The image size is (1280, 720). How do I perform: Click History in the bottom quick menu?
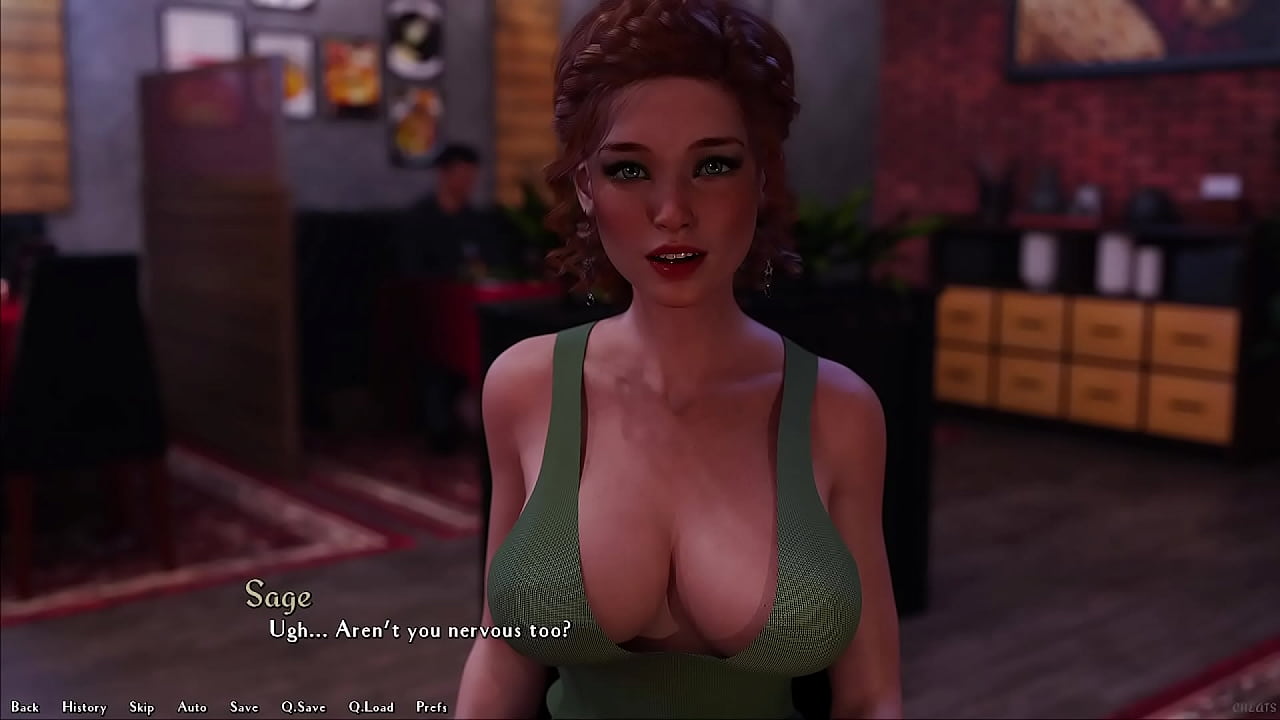[x=84, y=706]
